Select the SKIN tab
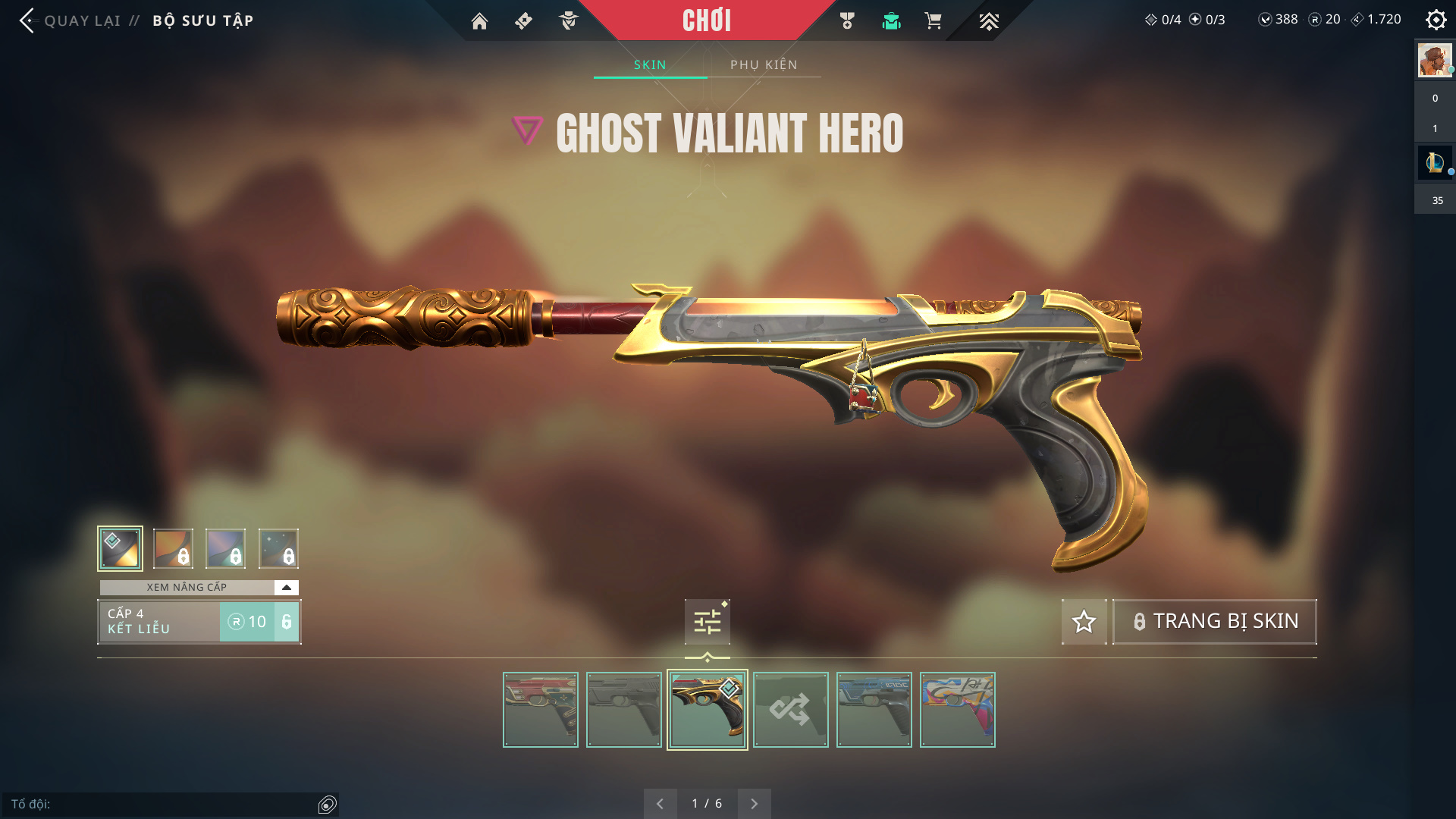Screen dimensions: 1456x819 click(x=650, y=64)
